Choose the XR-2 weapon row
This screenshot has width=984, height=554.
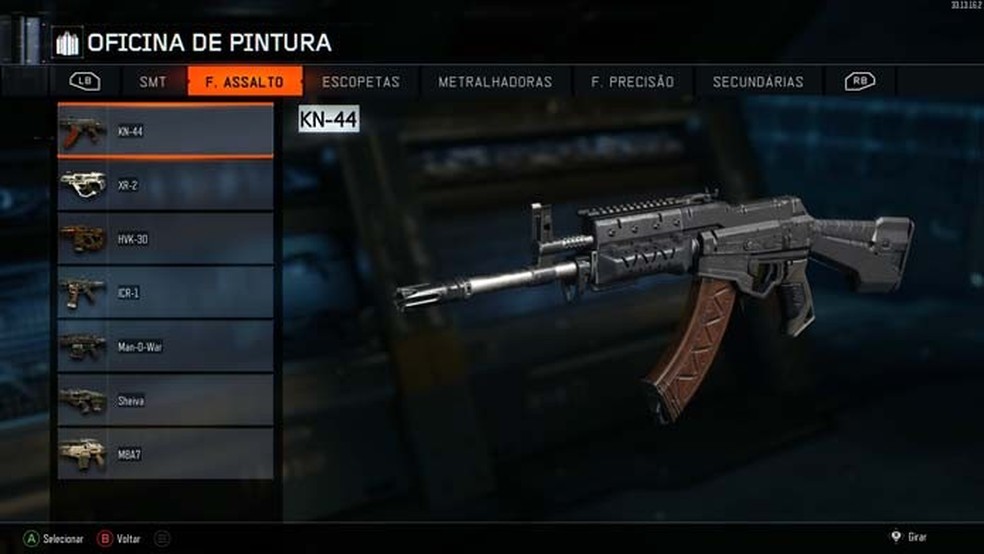tap(165, 185)
